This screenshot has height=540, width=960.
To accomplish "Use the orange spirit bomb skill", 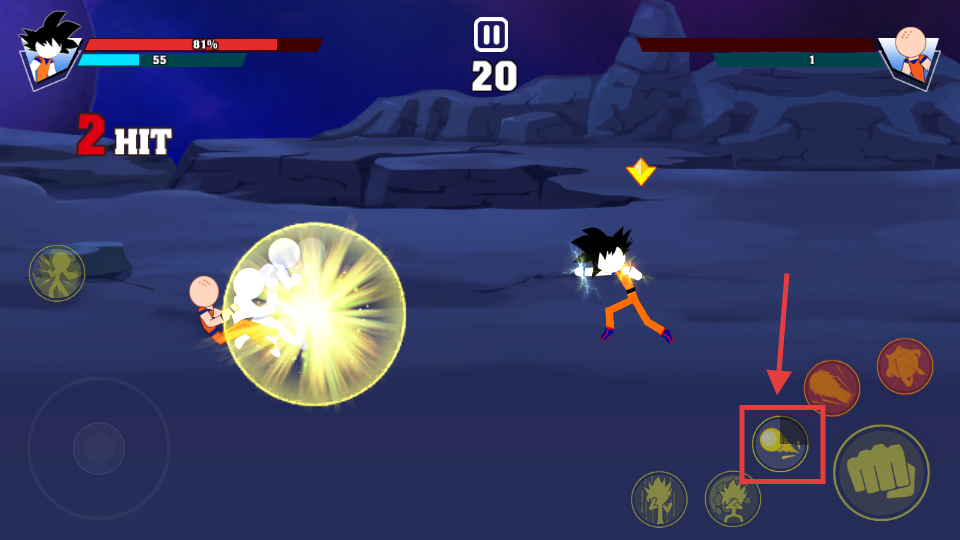I will [905, 366].
